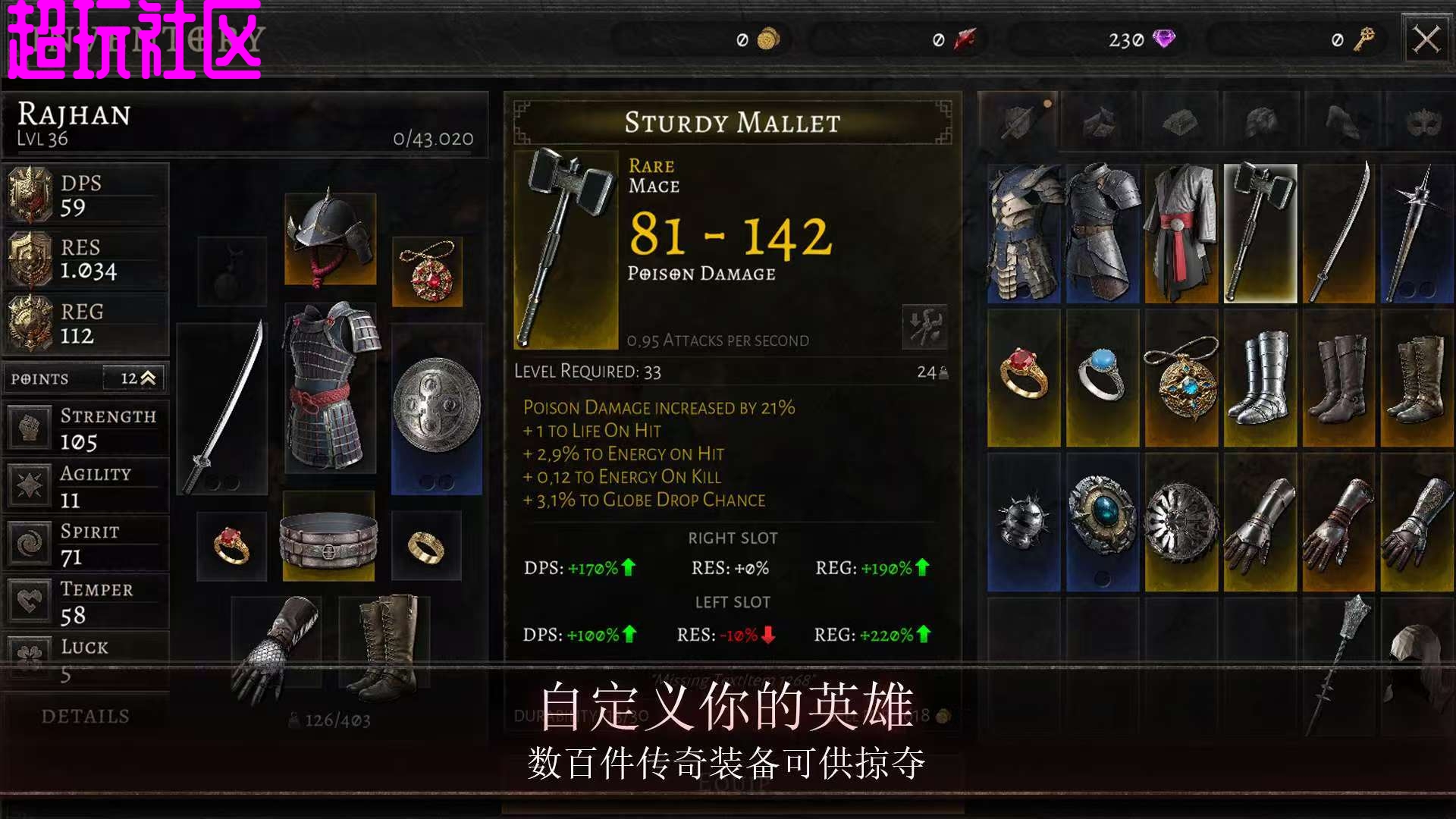Click the weapon filter tab above inventory grid

point(1020,120)
